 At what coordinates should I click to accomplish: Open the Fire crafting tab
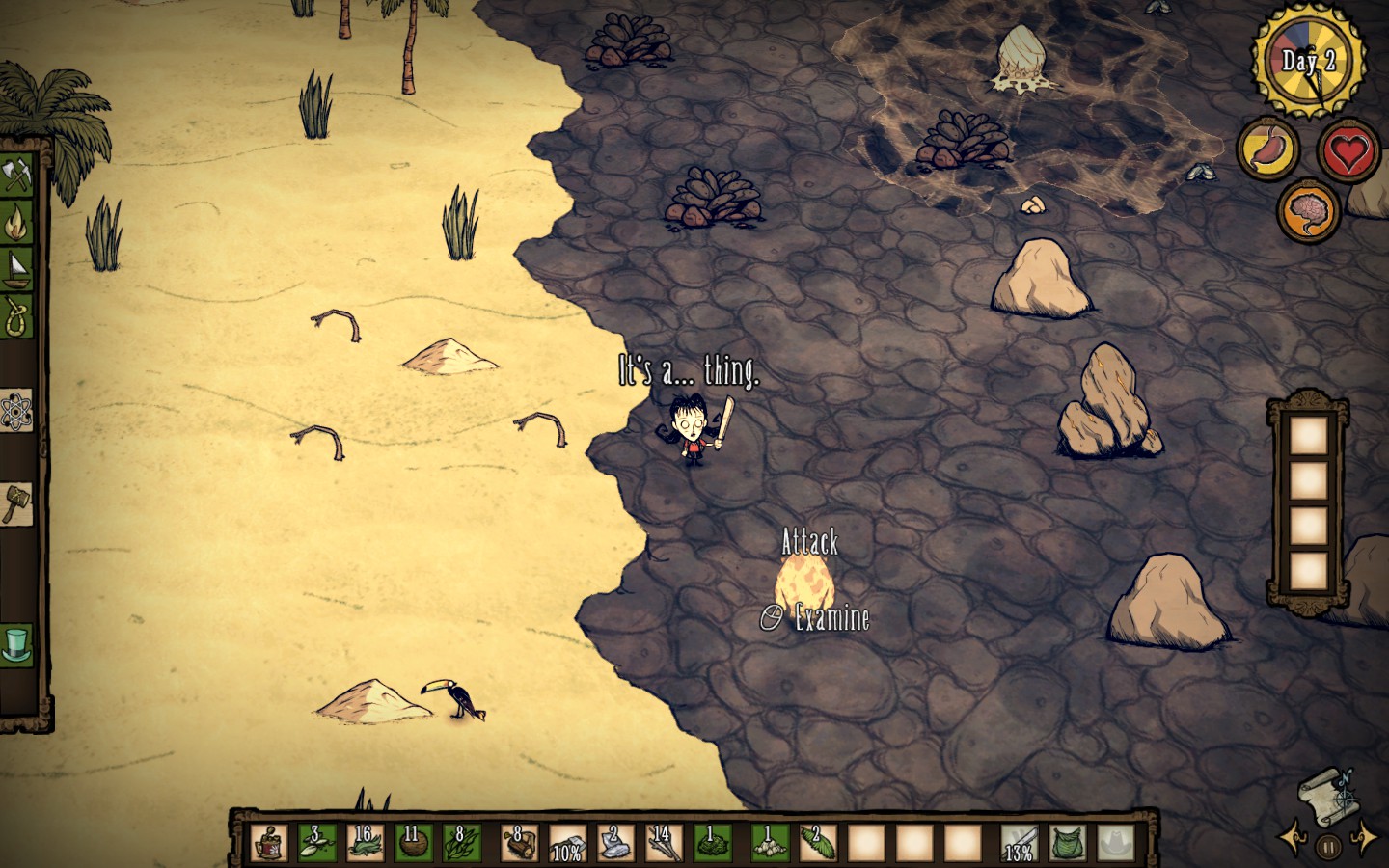[x=17, y=223]
